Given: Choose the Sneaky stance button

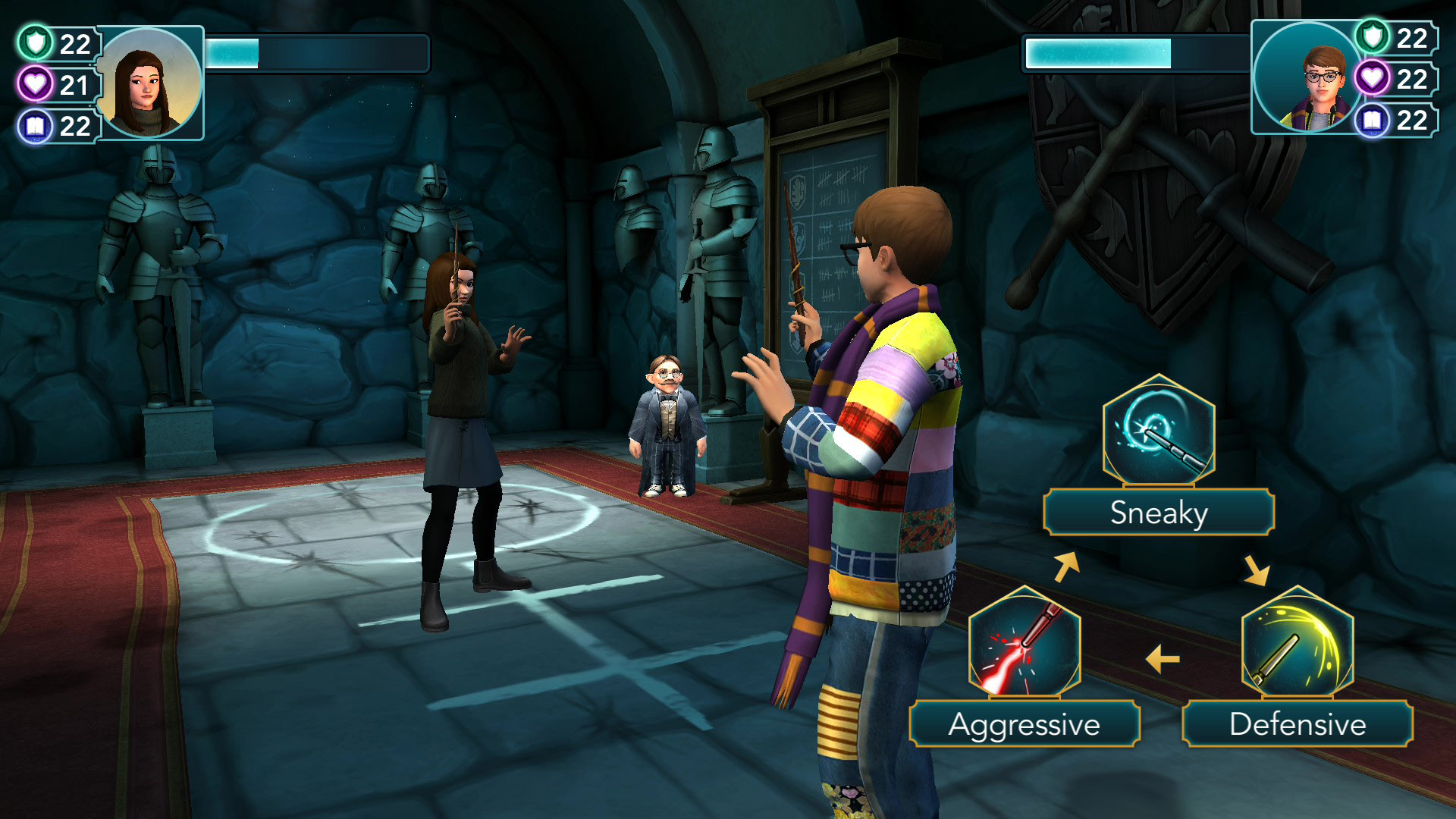Looking at the screenshot, I should [x=1158, y=513].
